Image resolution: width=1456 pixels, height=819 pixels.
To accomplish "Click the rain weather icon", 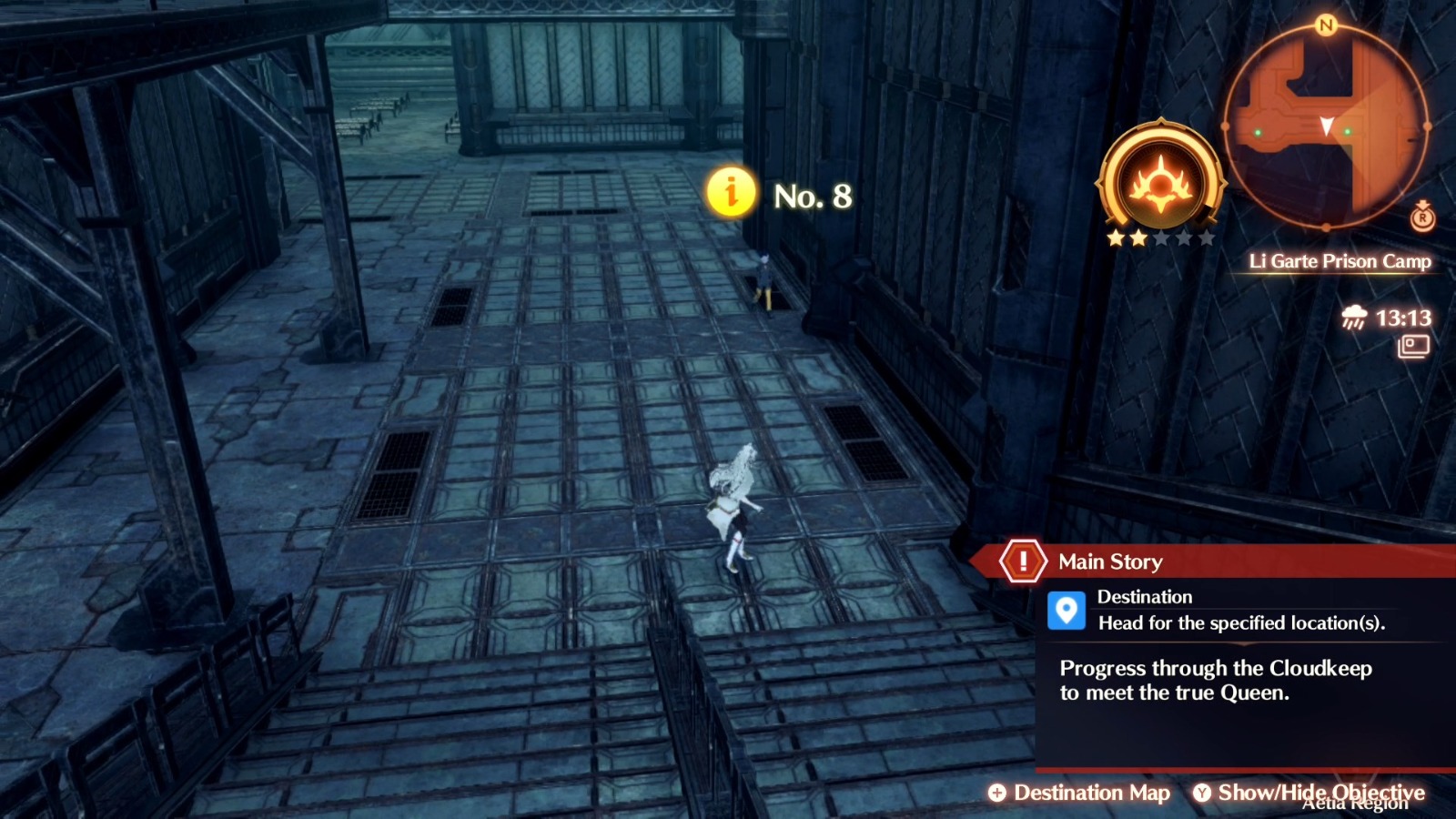I will pyautogui.click(x=1353, y=318).
